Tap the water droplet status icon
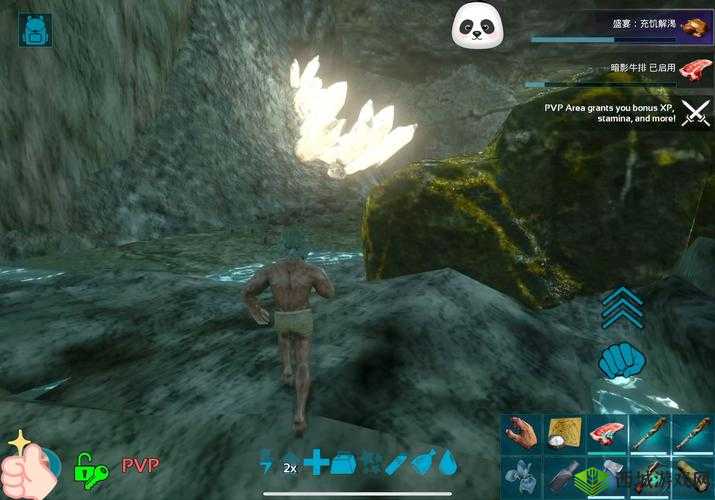715x500 pixels. [x=448, y=462]
